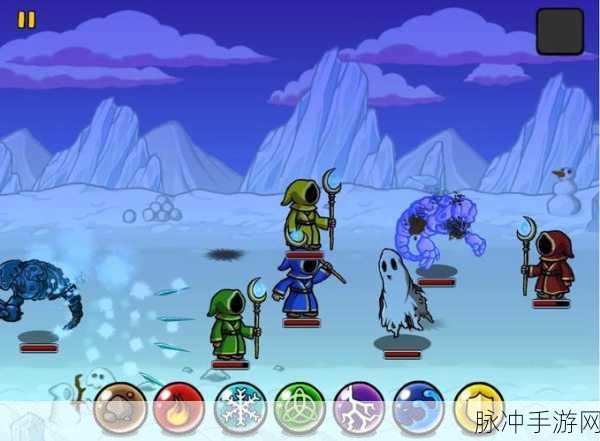Choose the blue water swirl spell orb

pyautogui.click(x=419, y=408)
